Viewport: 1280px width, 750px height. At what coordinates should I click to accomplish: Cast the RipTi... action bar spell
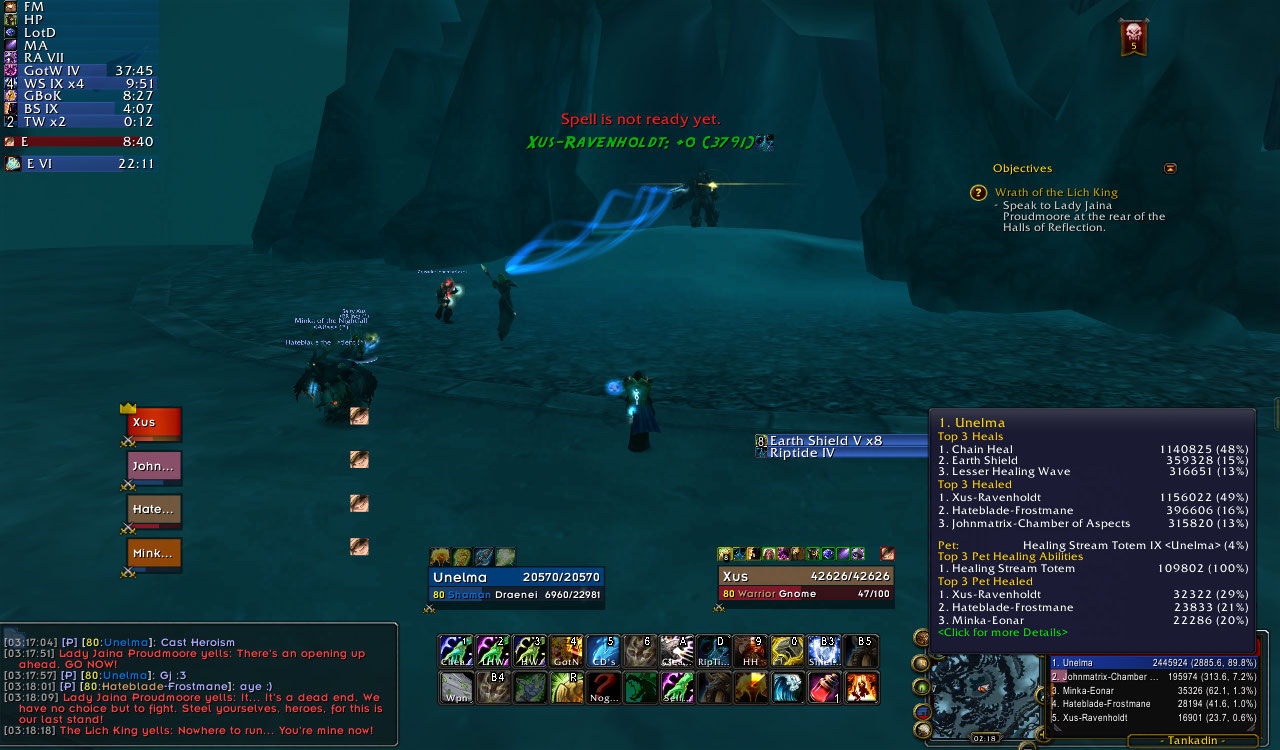713,651
